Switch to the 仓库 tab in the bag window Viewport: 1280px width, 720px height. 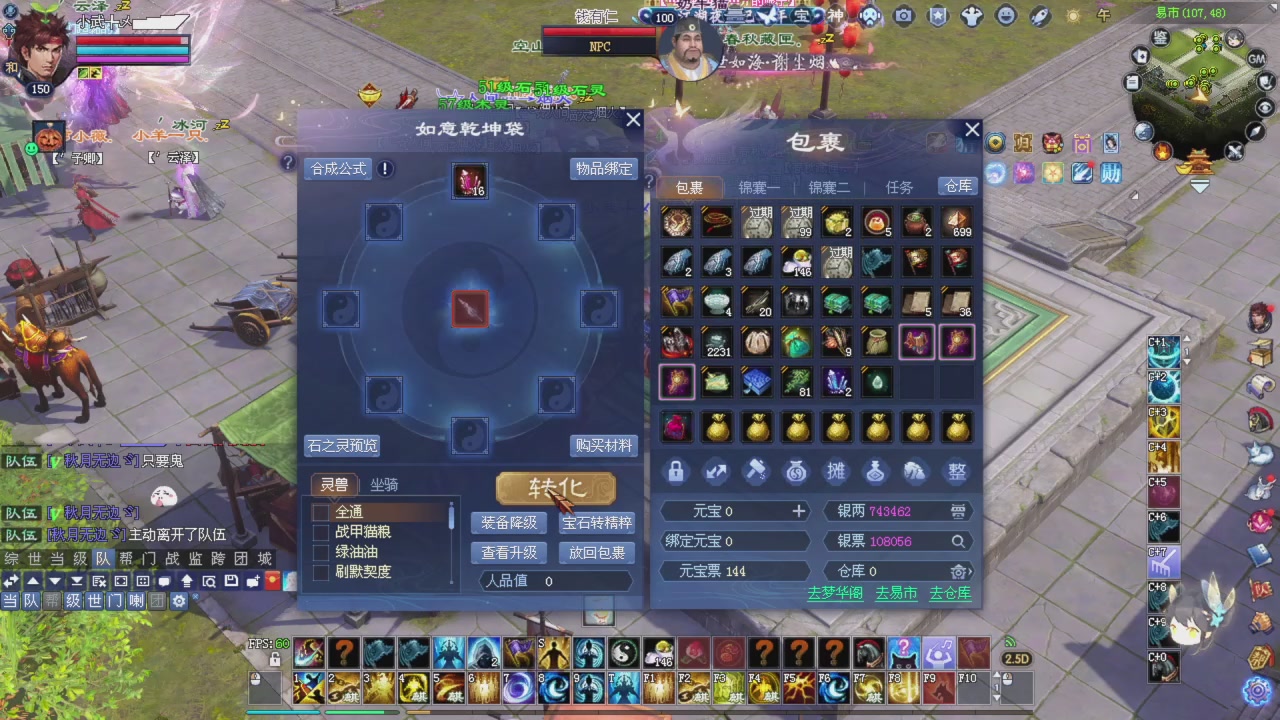(957, 186)
